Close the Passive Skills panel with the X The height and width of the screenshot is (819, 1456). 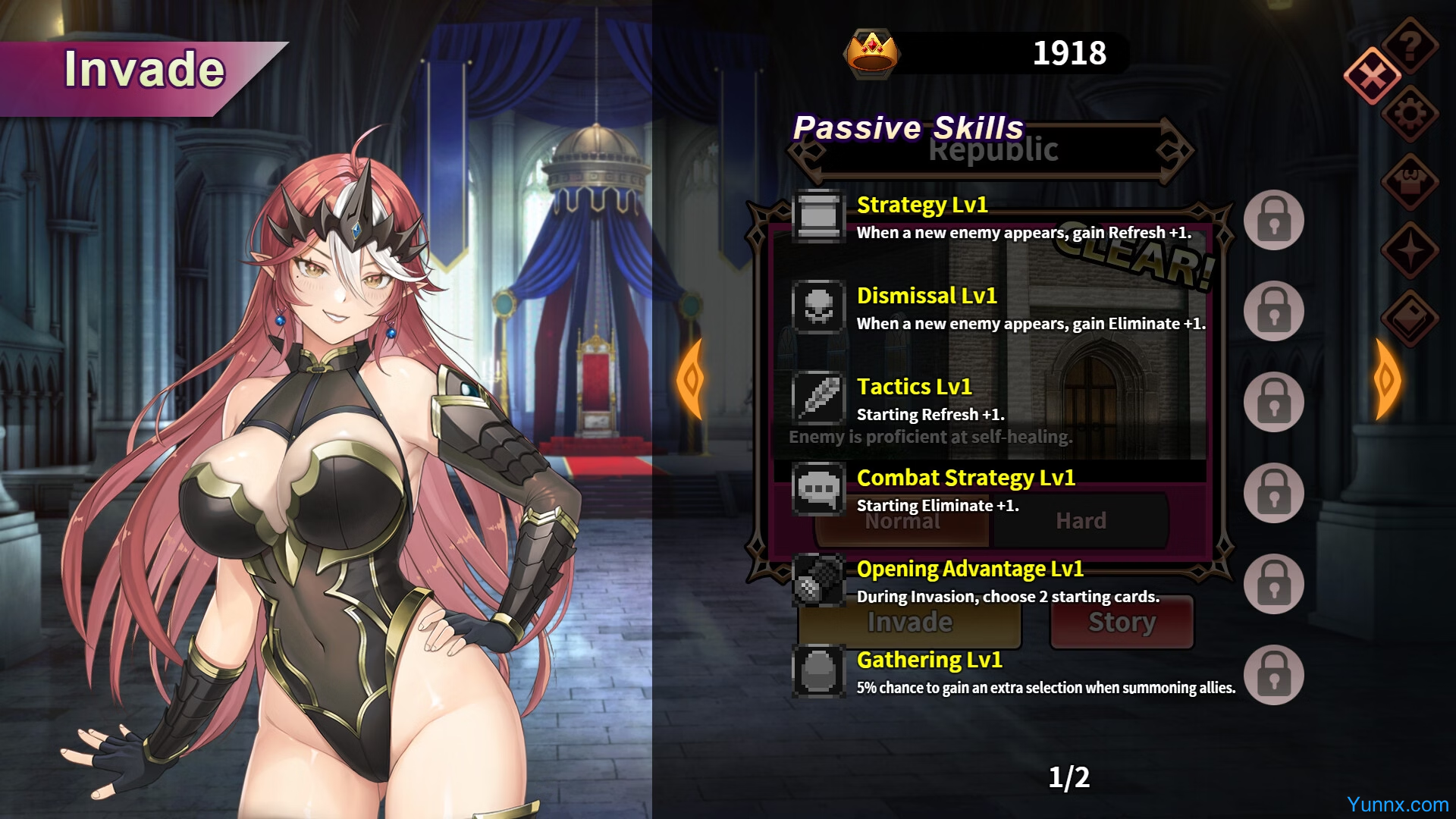[x=1372, y=76]
